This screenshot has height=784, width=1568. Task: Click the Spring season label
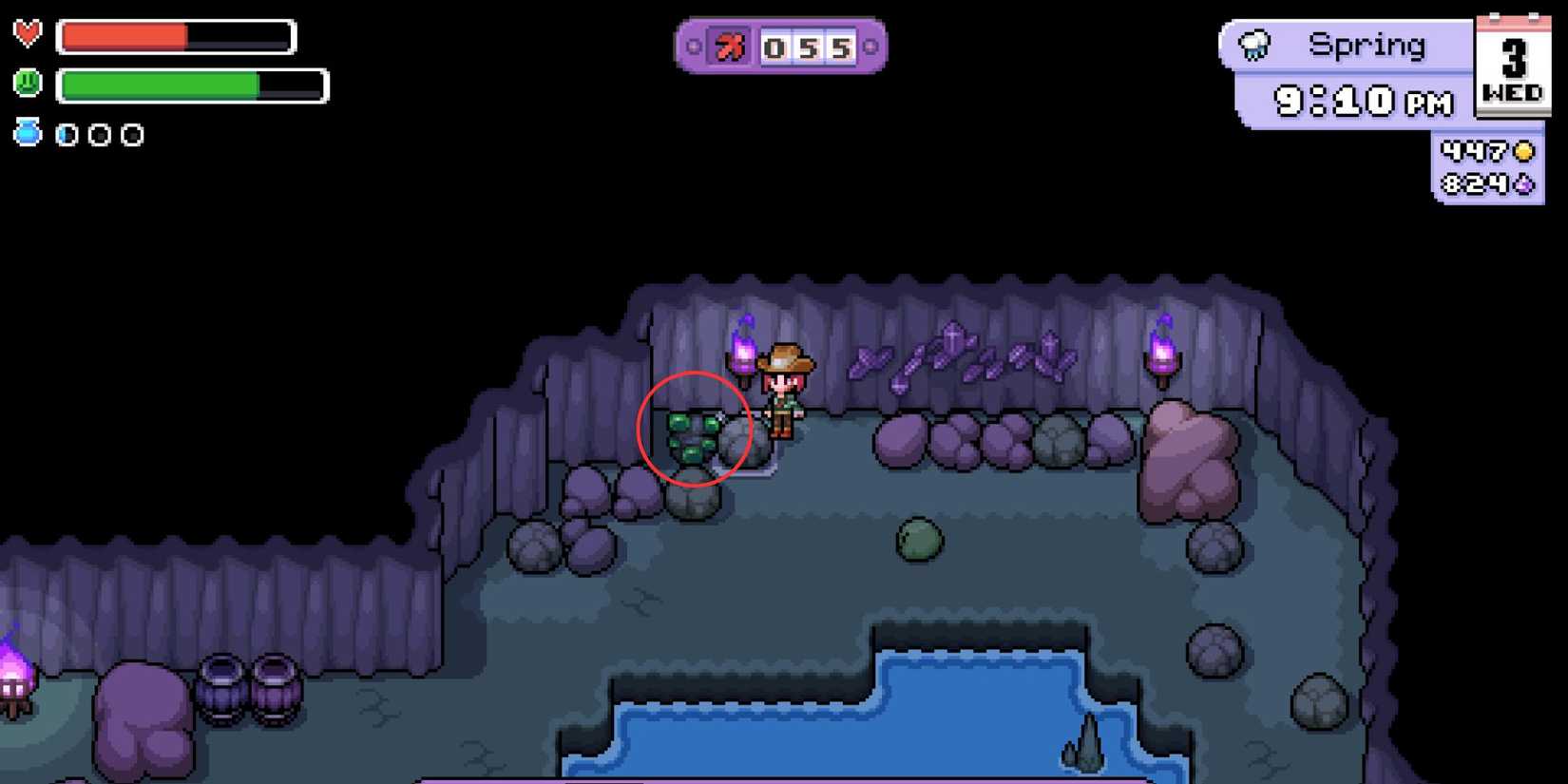1368,44
